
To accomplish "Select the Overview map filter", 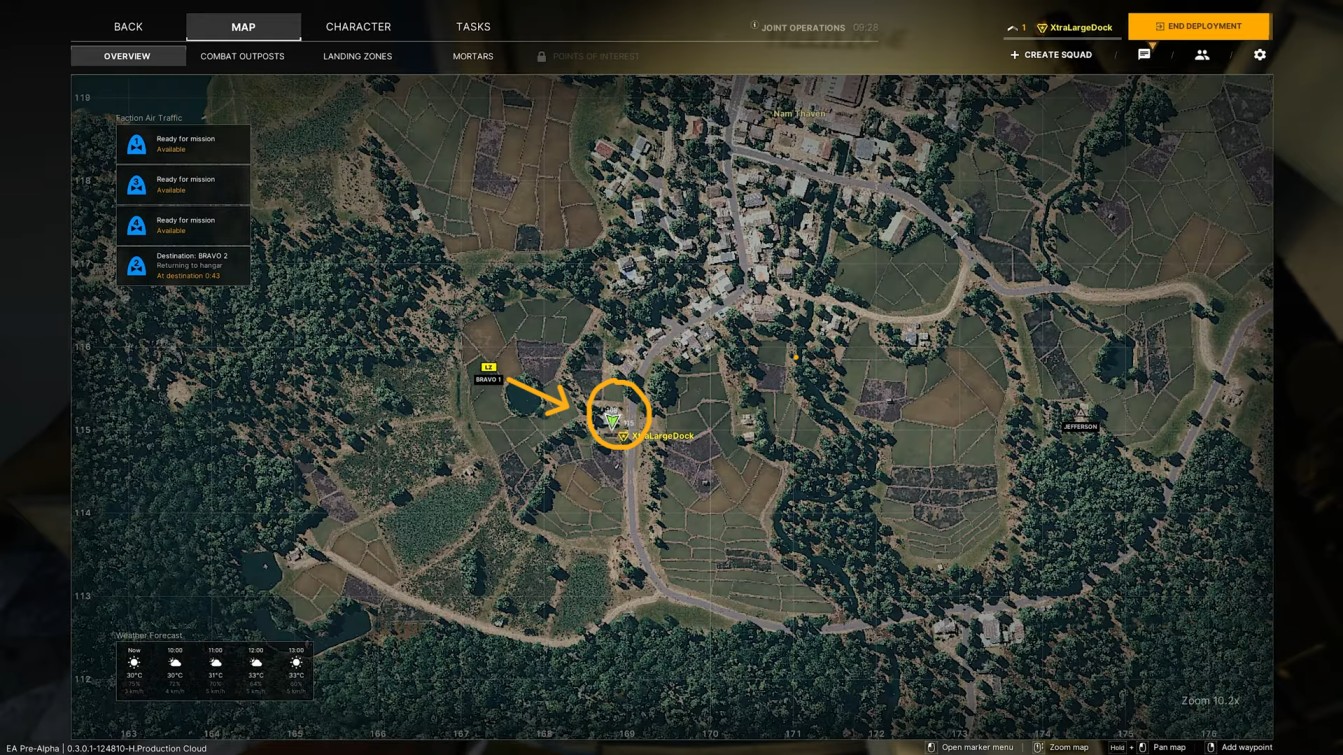I will [x=127, y=56].
